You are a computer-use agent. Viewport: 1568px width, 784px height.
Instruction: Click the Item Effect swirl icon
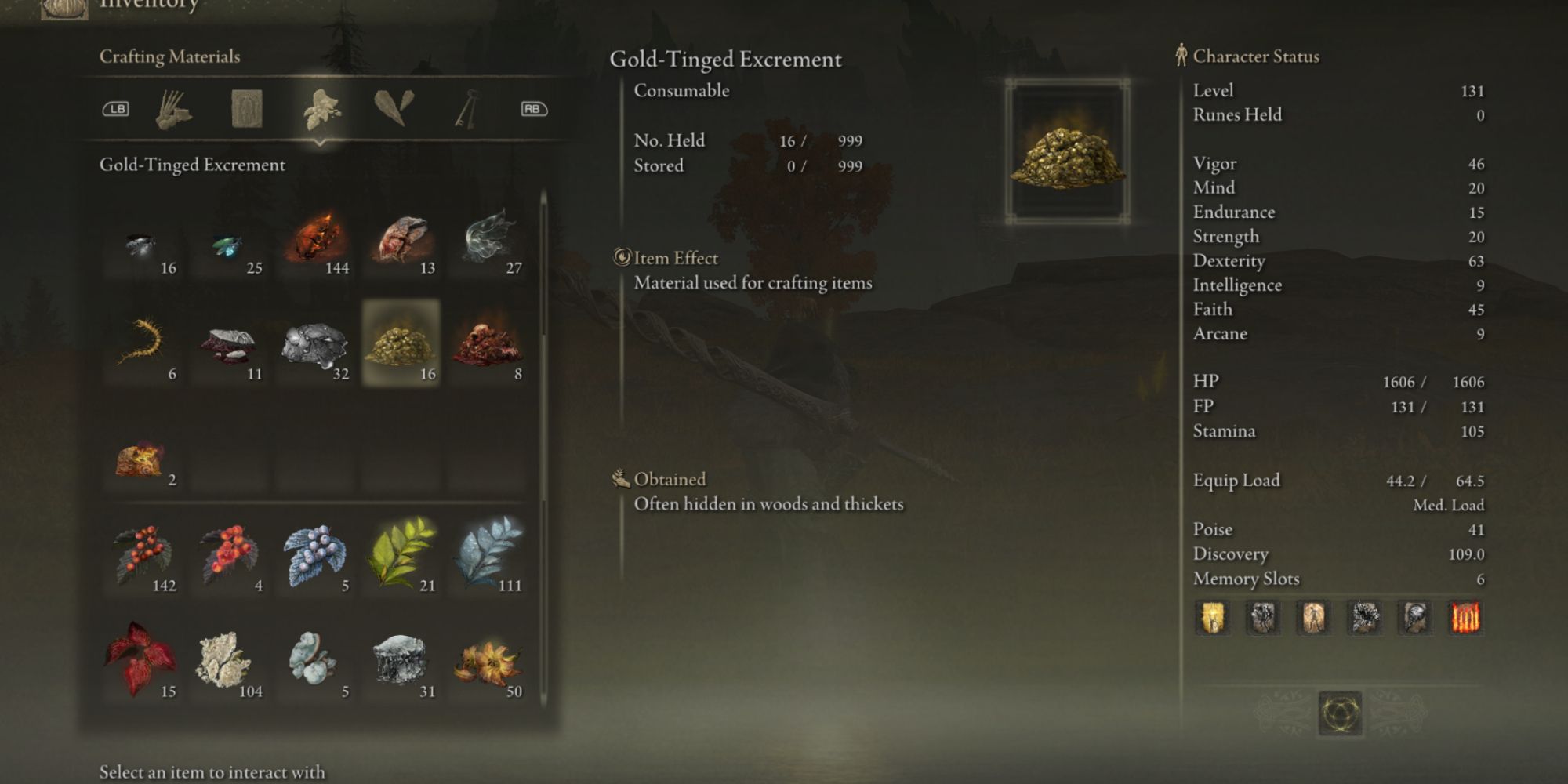pyautogui.click(x=622, y=258)
